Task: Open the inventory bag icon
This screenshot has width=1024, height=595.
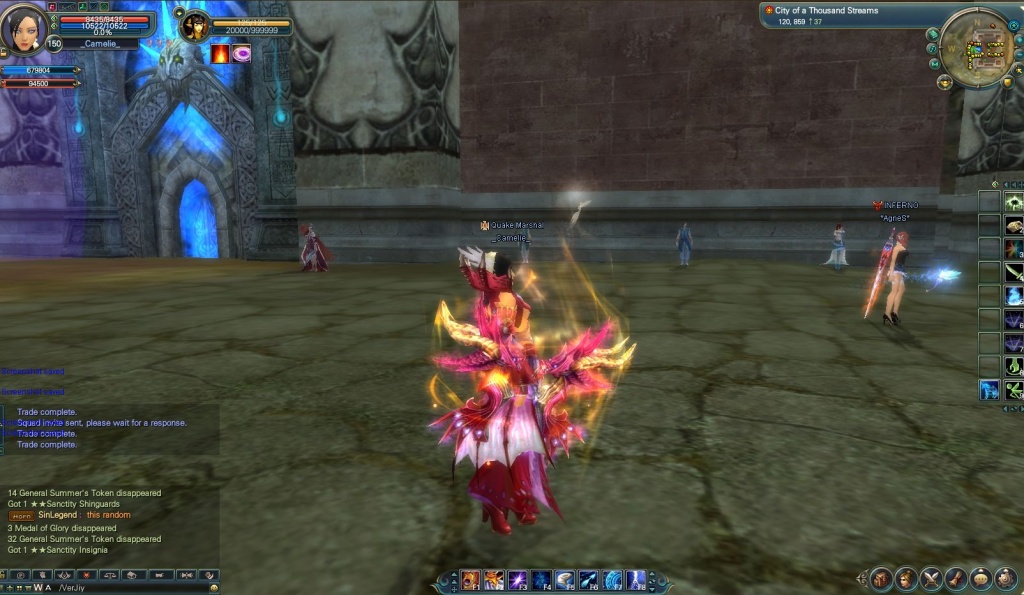Action: pyautogui.click(x=881, y=578)
